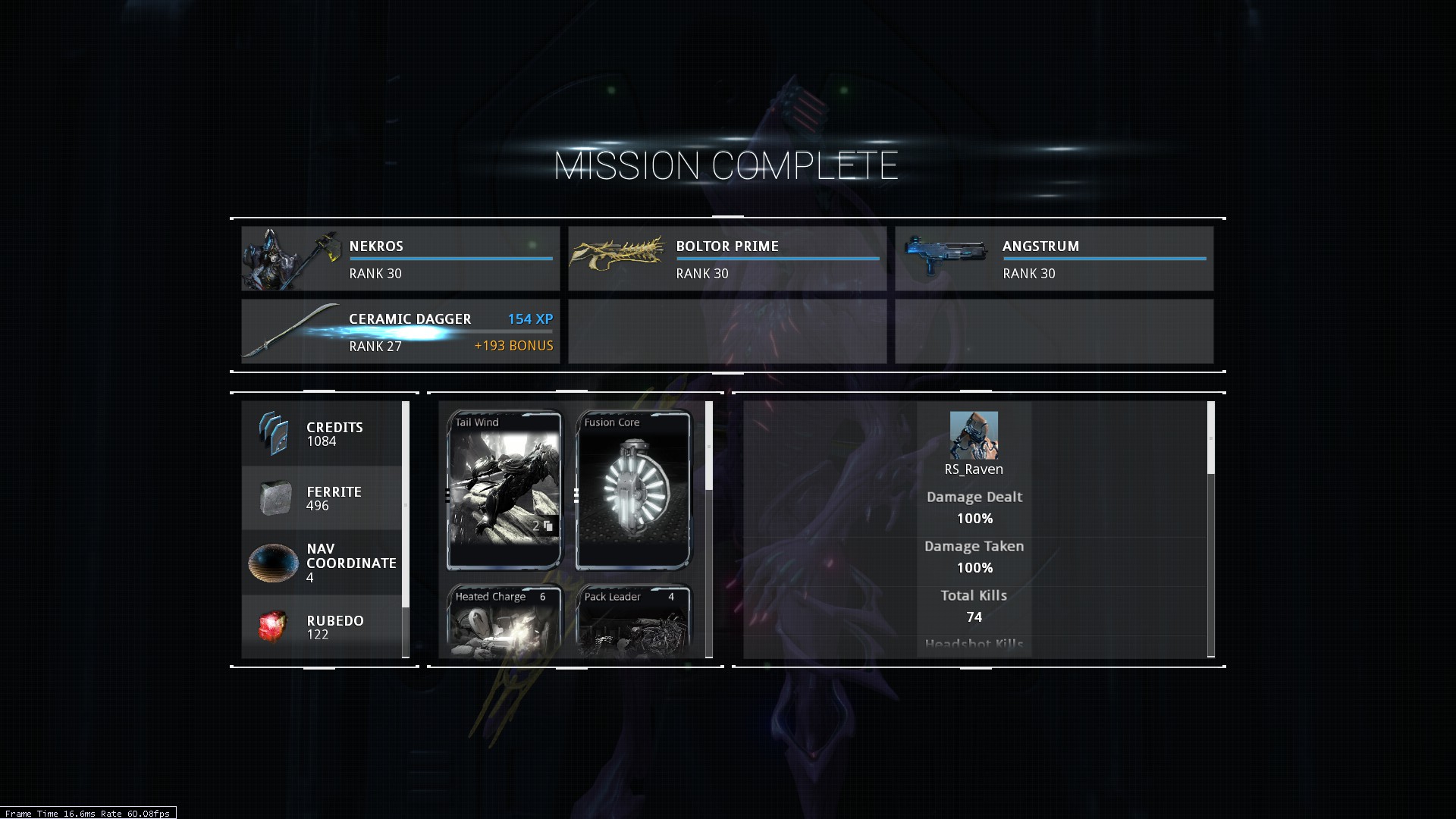Pick the Heated Charge mod card

(504, 620)
